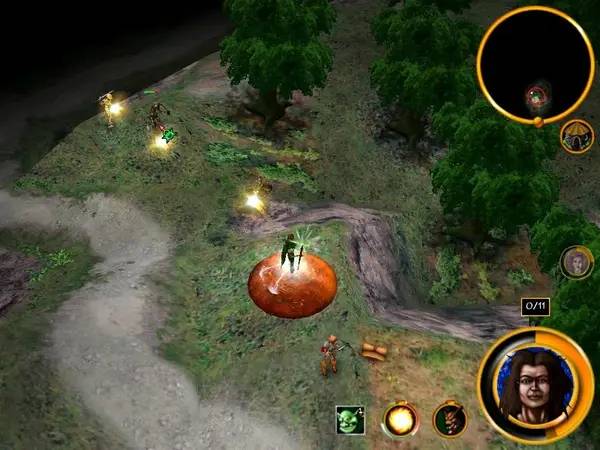Screen dimensions: 600x450
Task: Select the hut building icon
Action: [x=577, y=135]
